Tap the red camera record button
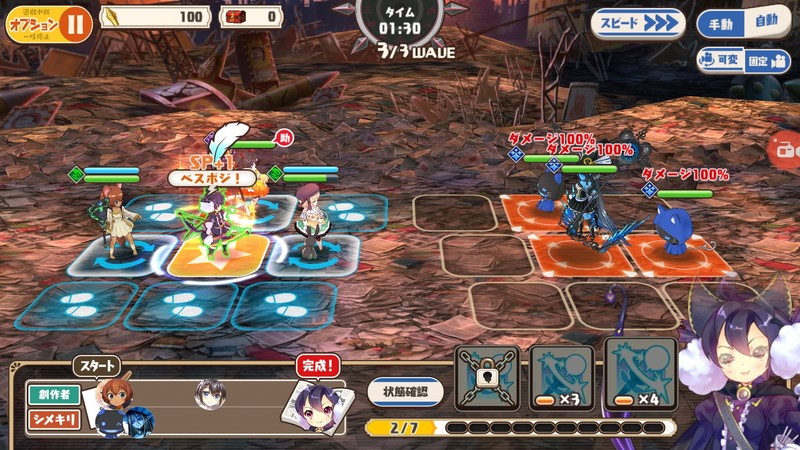 [x=786, y=150]
